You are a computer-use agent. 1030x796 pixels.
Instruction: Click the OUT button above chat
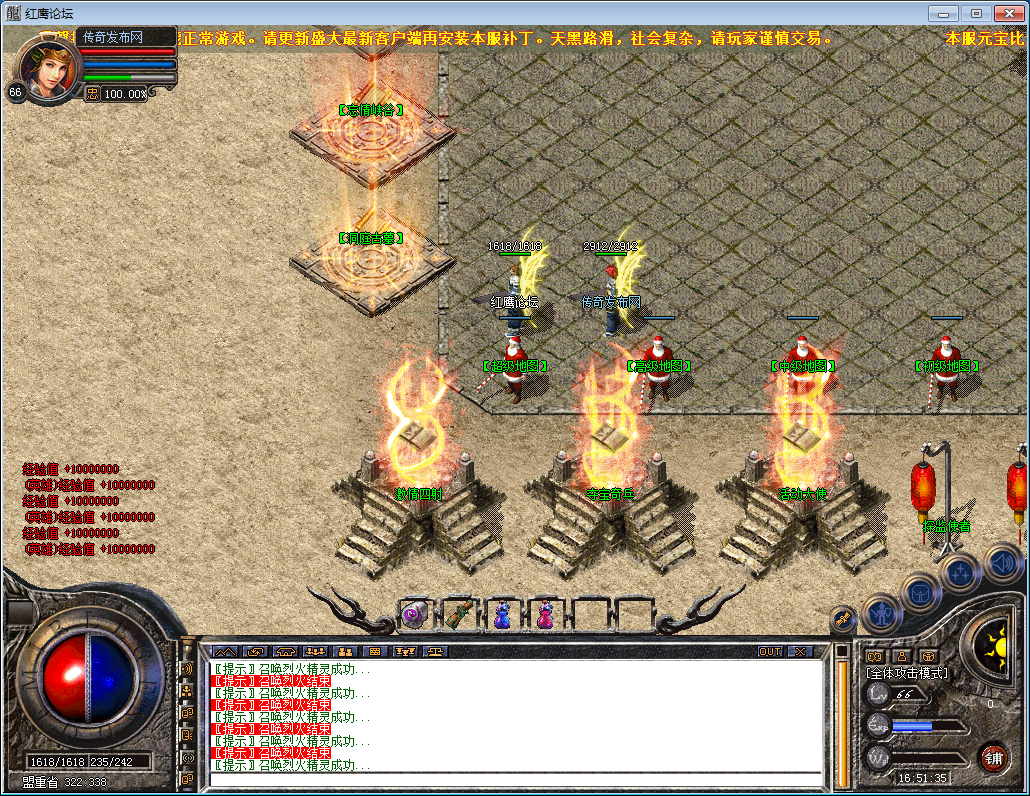tap(769, 651)
